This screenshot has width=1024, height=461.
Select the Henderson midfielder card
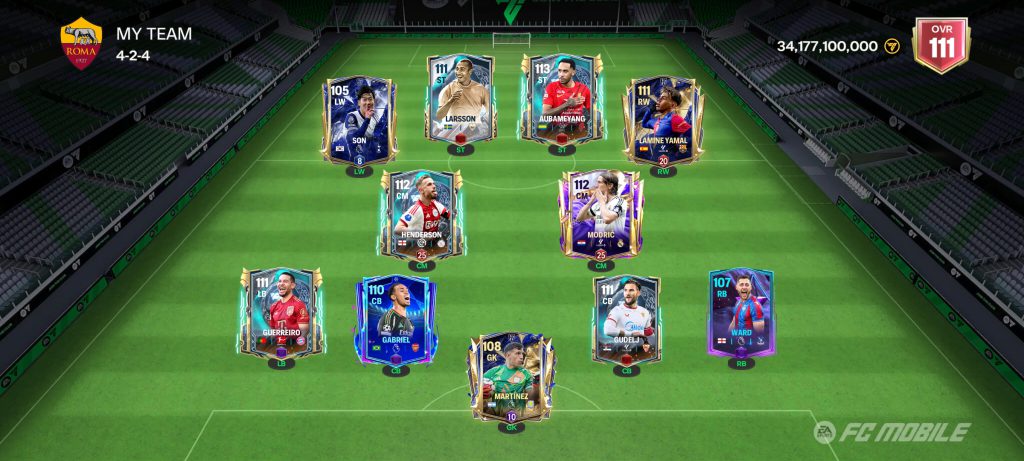pyautogui.click(x=422, y=214)
